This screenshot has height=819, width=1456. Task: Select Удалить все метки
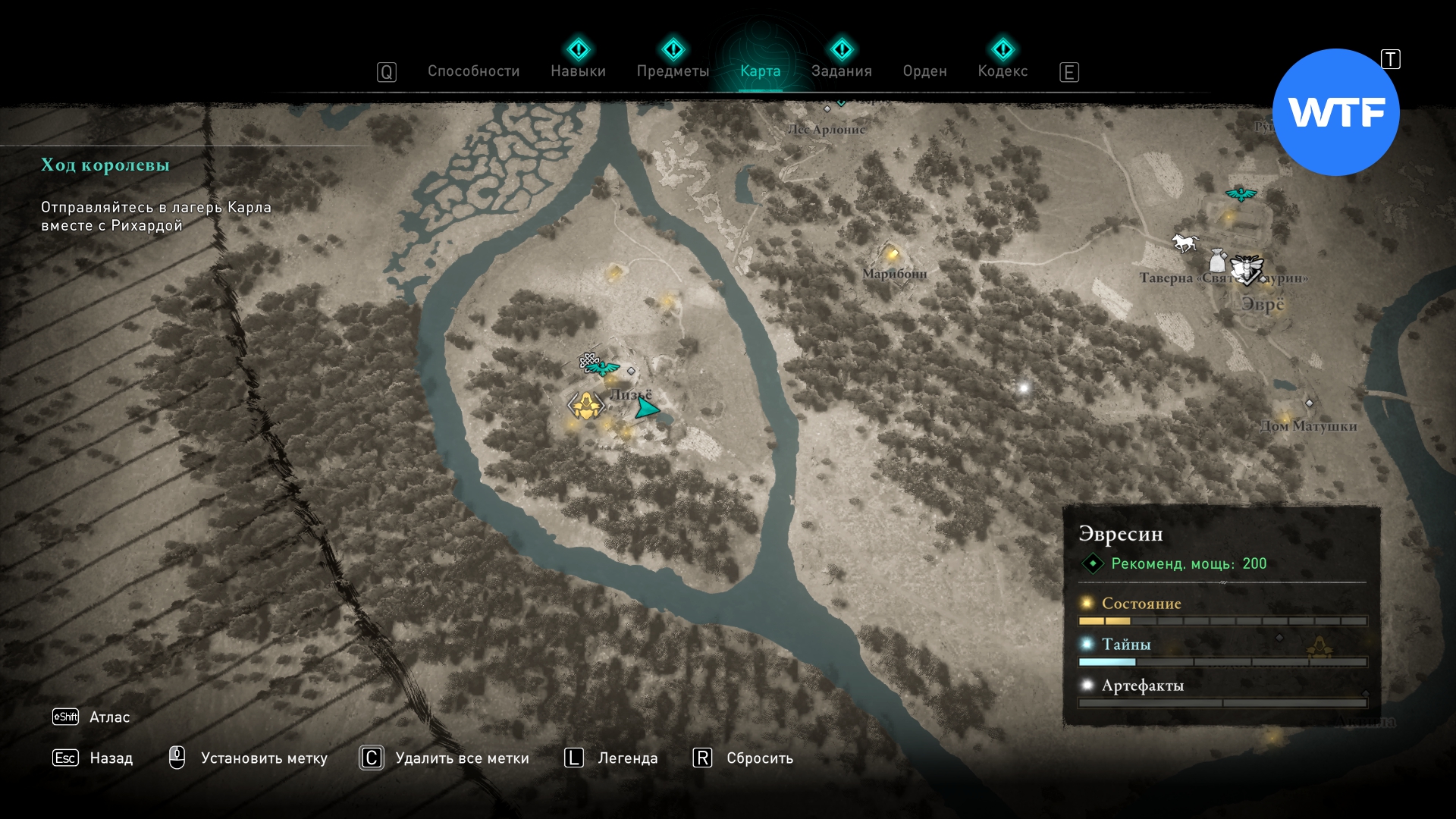pyautogui.click(x=462, y=758)
